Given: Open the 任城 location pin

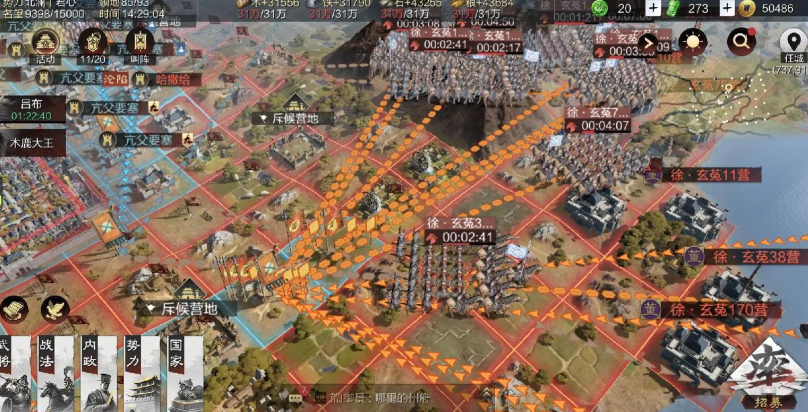Looking at the screenshot, I should coord(789,44).
